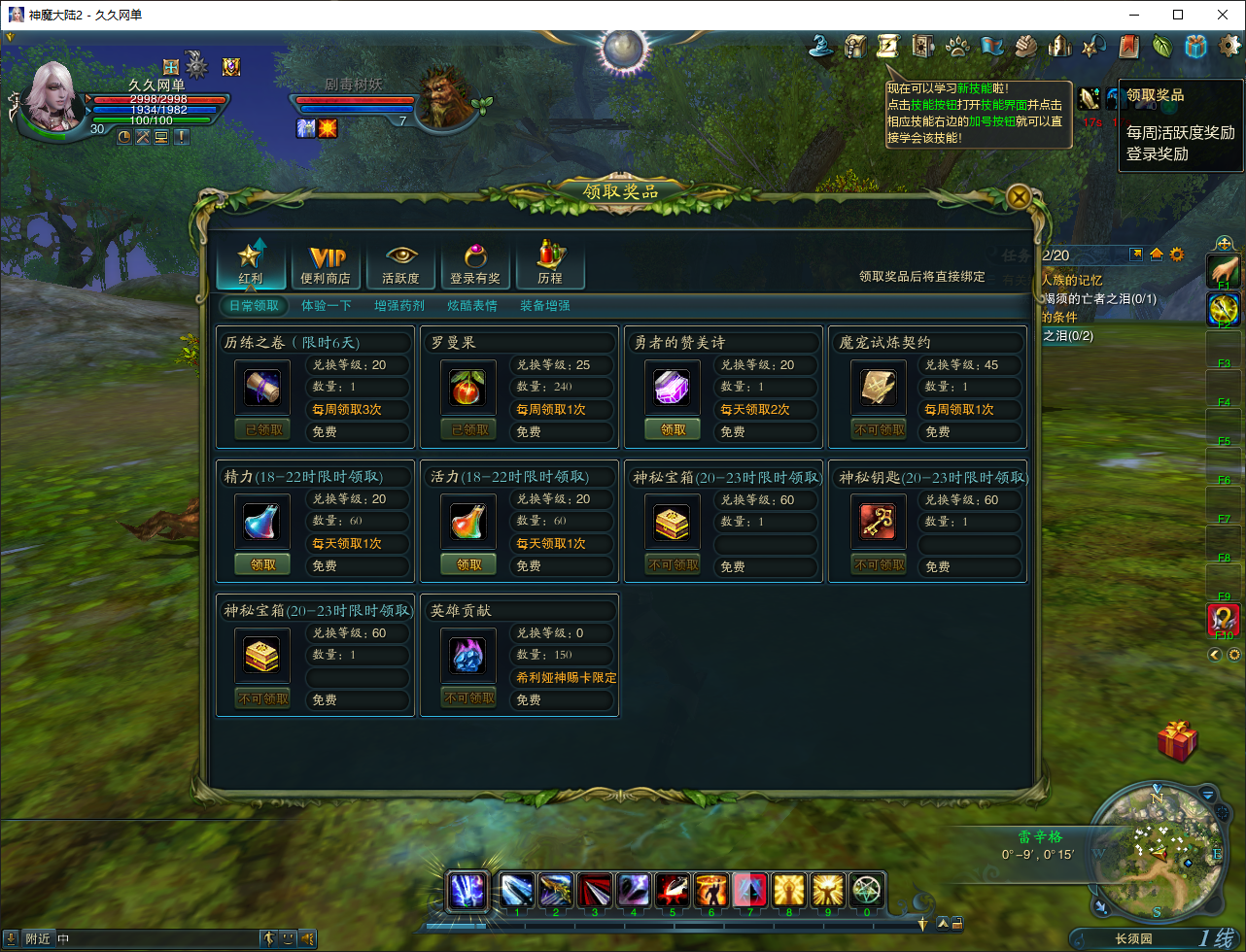Open the VIP 便利商店 section
This screenshot has height=952, width=1246.
pyautogui.click(x=327, y=263)
